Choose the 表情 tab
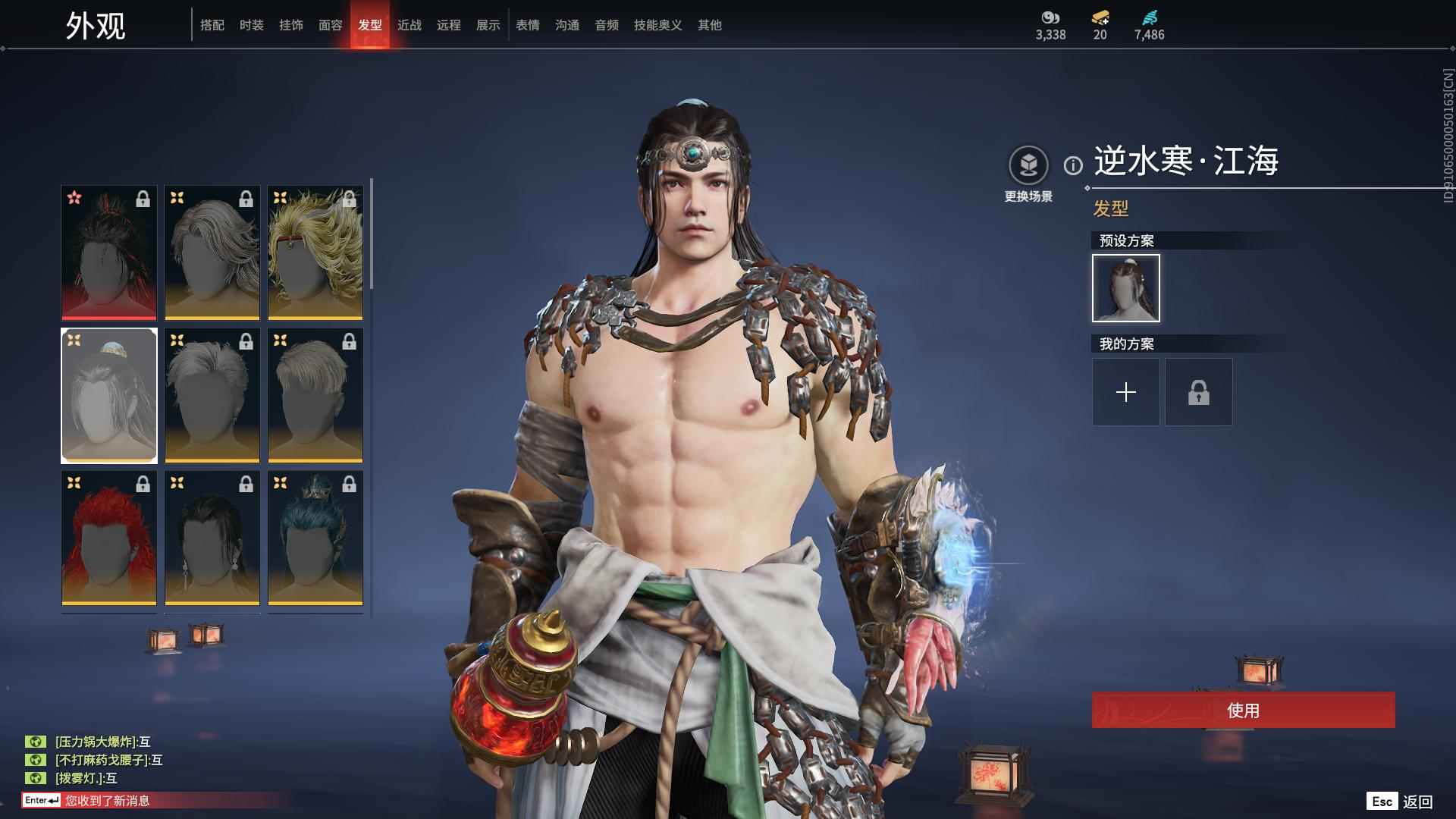 527,25
